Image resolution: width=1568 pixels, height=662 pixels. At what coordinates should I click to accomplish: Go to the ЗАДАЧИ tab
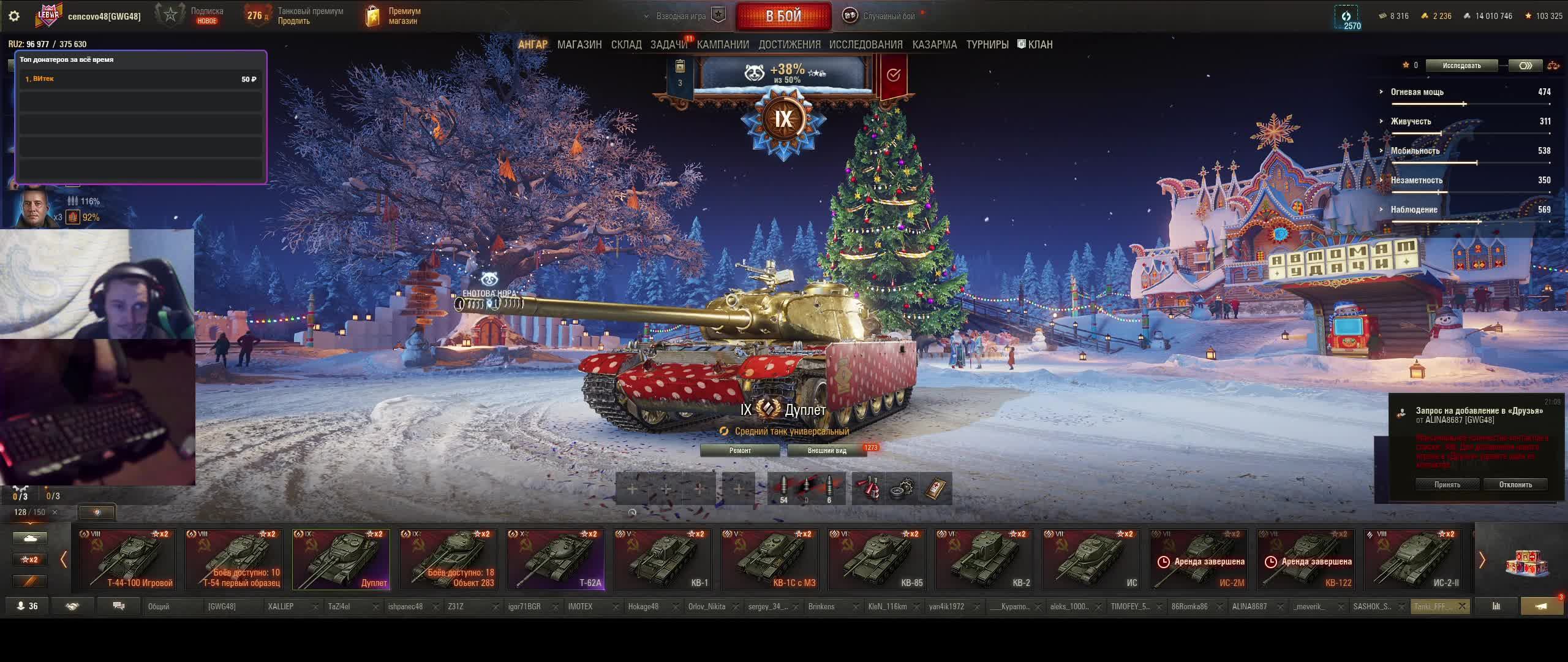tap(669, 45)
